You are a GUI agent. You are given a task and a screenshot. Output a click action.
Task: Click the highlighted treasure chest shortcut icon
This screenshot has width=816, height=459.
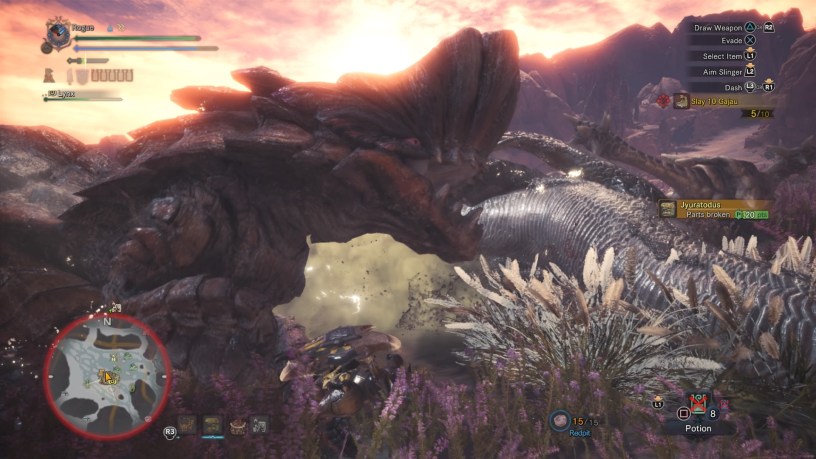point(212,425)
